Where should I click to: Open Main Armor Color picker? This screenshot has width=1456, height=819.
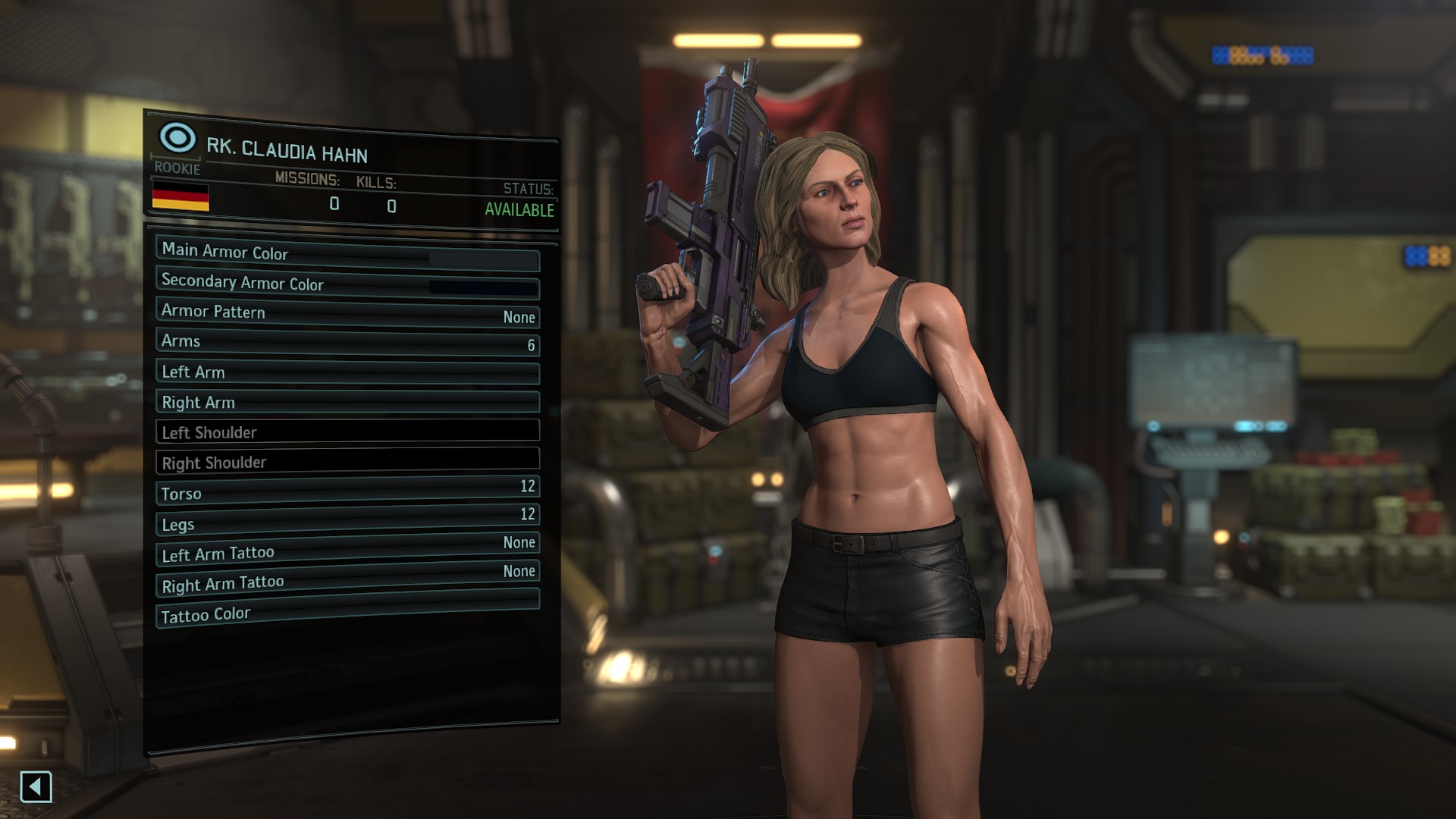pyautogui.click(x=347, y=253)
